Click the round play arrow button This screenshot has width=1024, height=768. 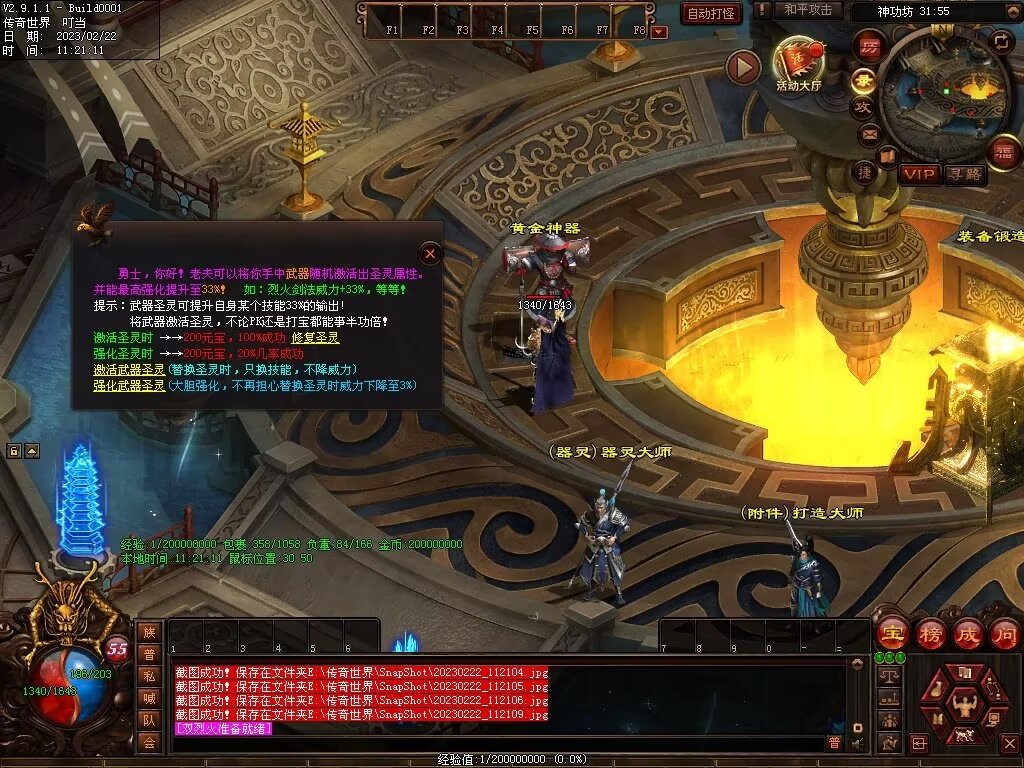pos(743,67)
